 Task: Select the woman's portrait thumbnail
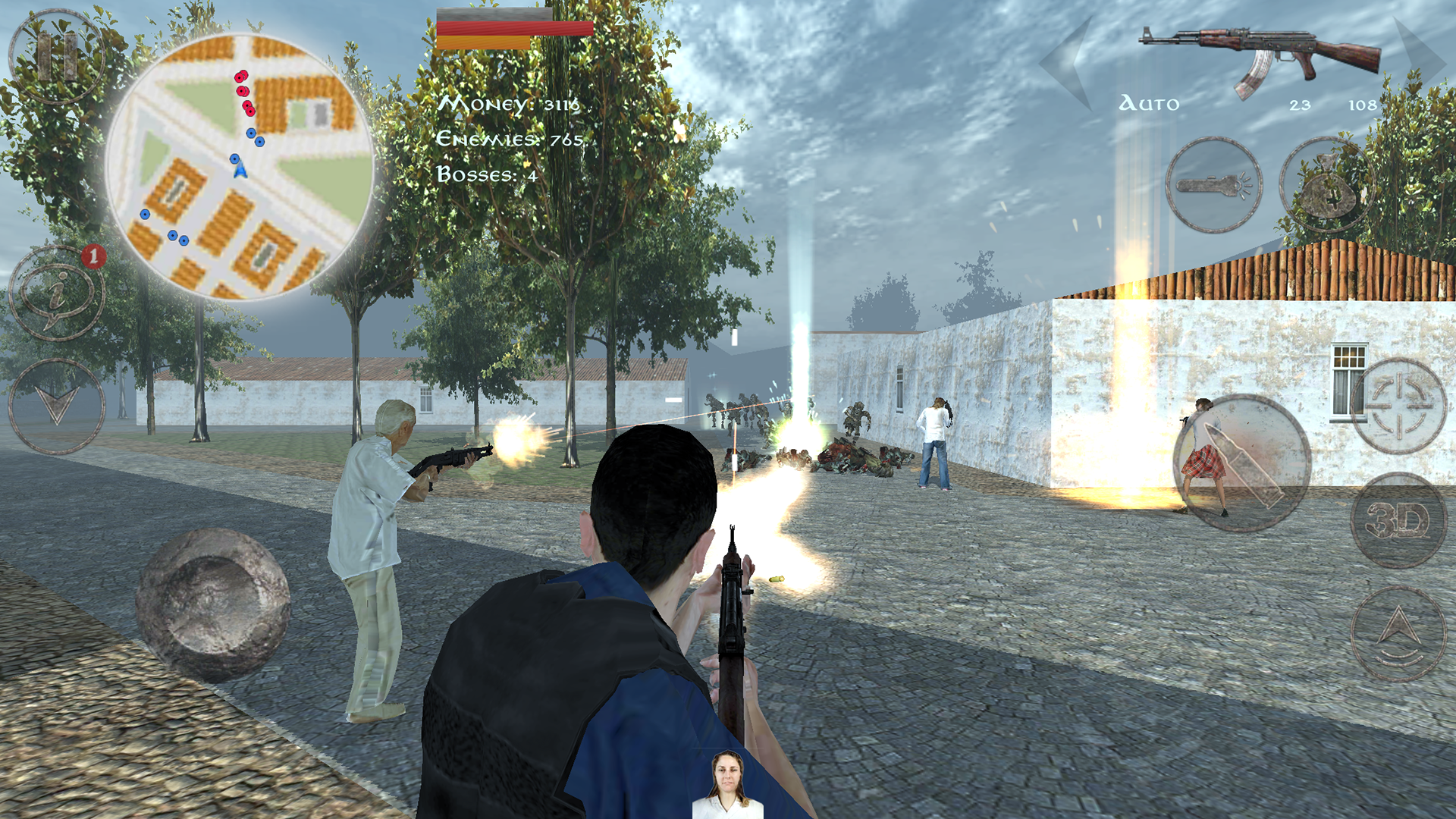pos(728,783)
